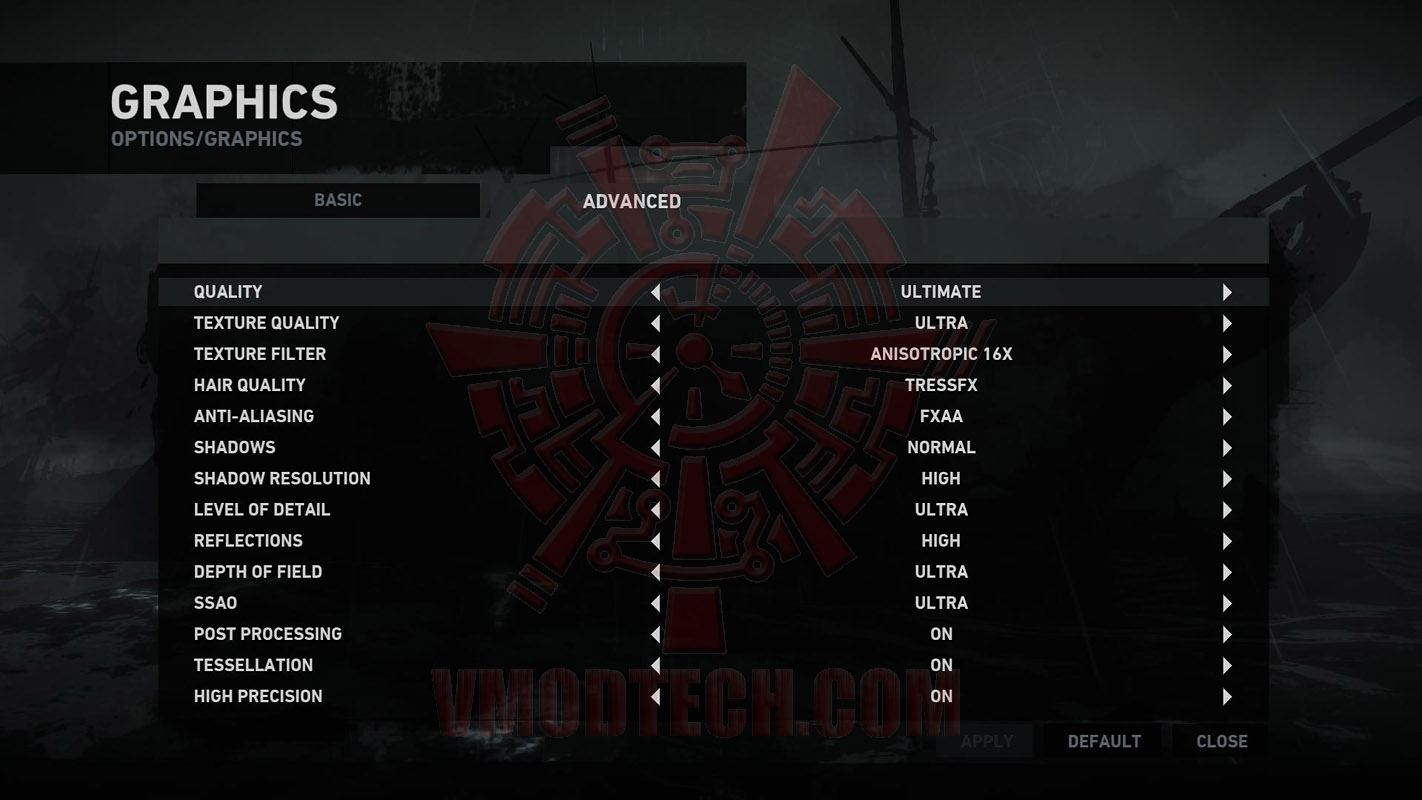Click the Default button
This screenshot has height=800, width=1422.
1104,741
